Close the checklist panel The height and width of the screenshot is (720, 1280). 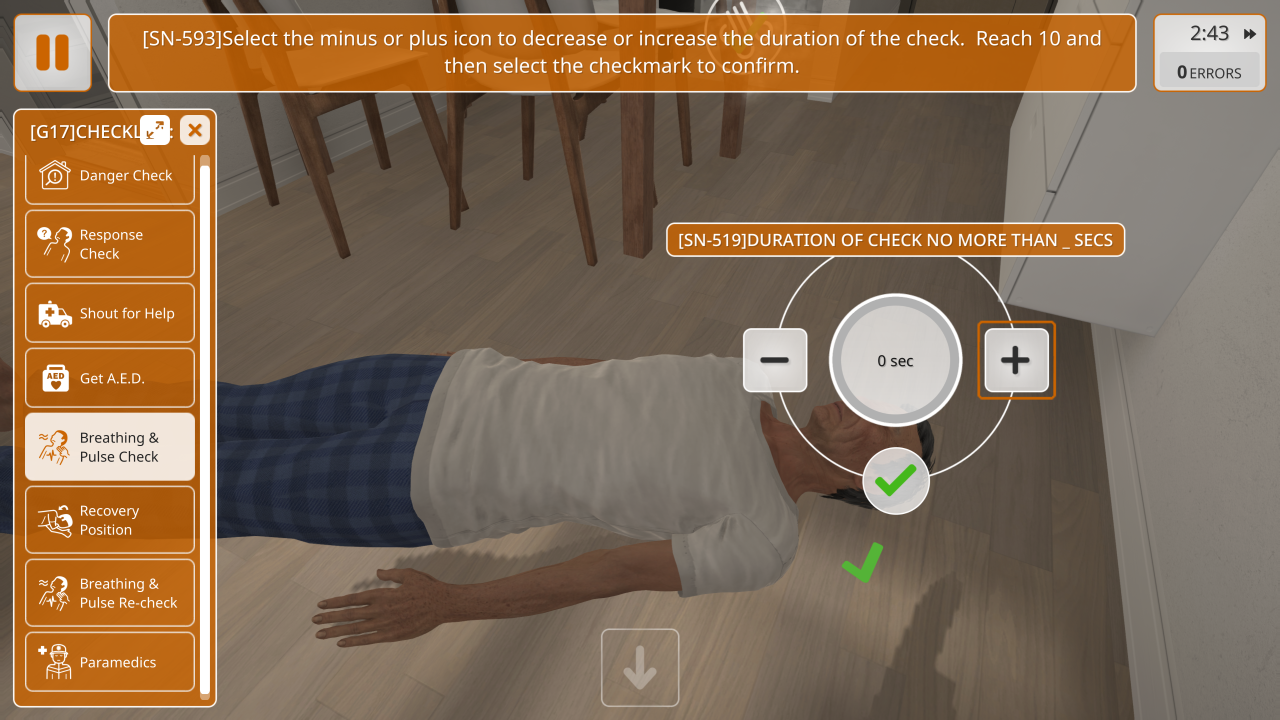coord(195,130)
